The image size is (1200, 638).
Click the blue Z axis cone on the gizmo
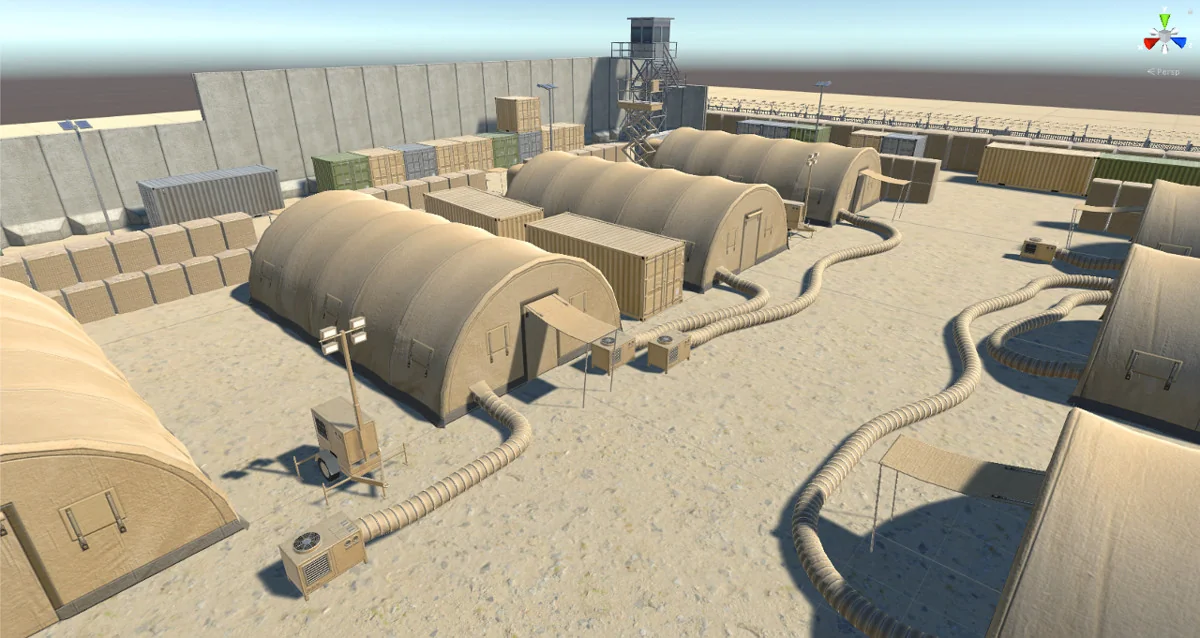1179,44
